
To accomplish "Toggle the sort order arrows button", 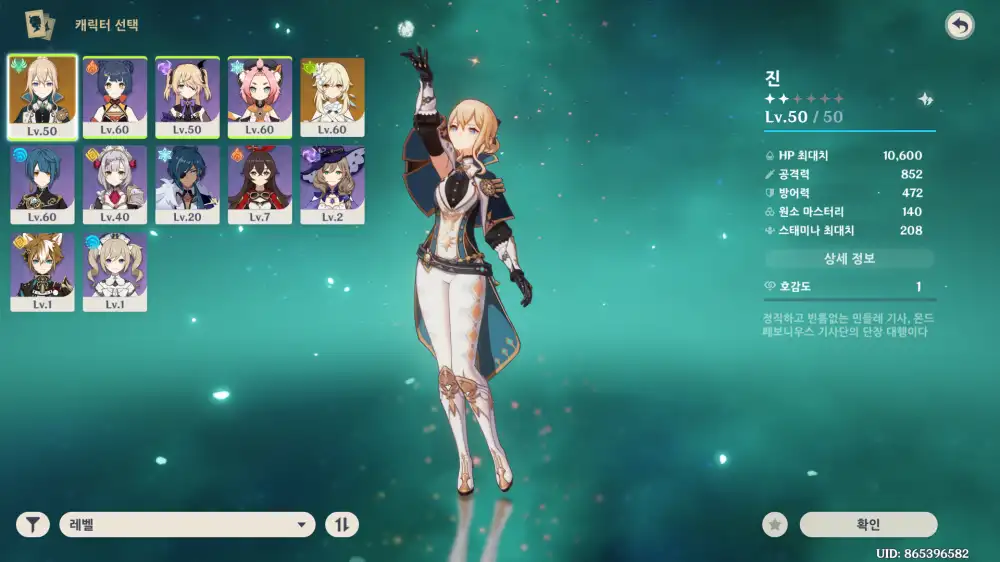I will coord(341,524).
